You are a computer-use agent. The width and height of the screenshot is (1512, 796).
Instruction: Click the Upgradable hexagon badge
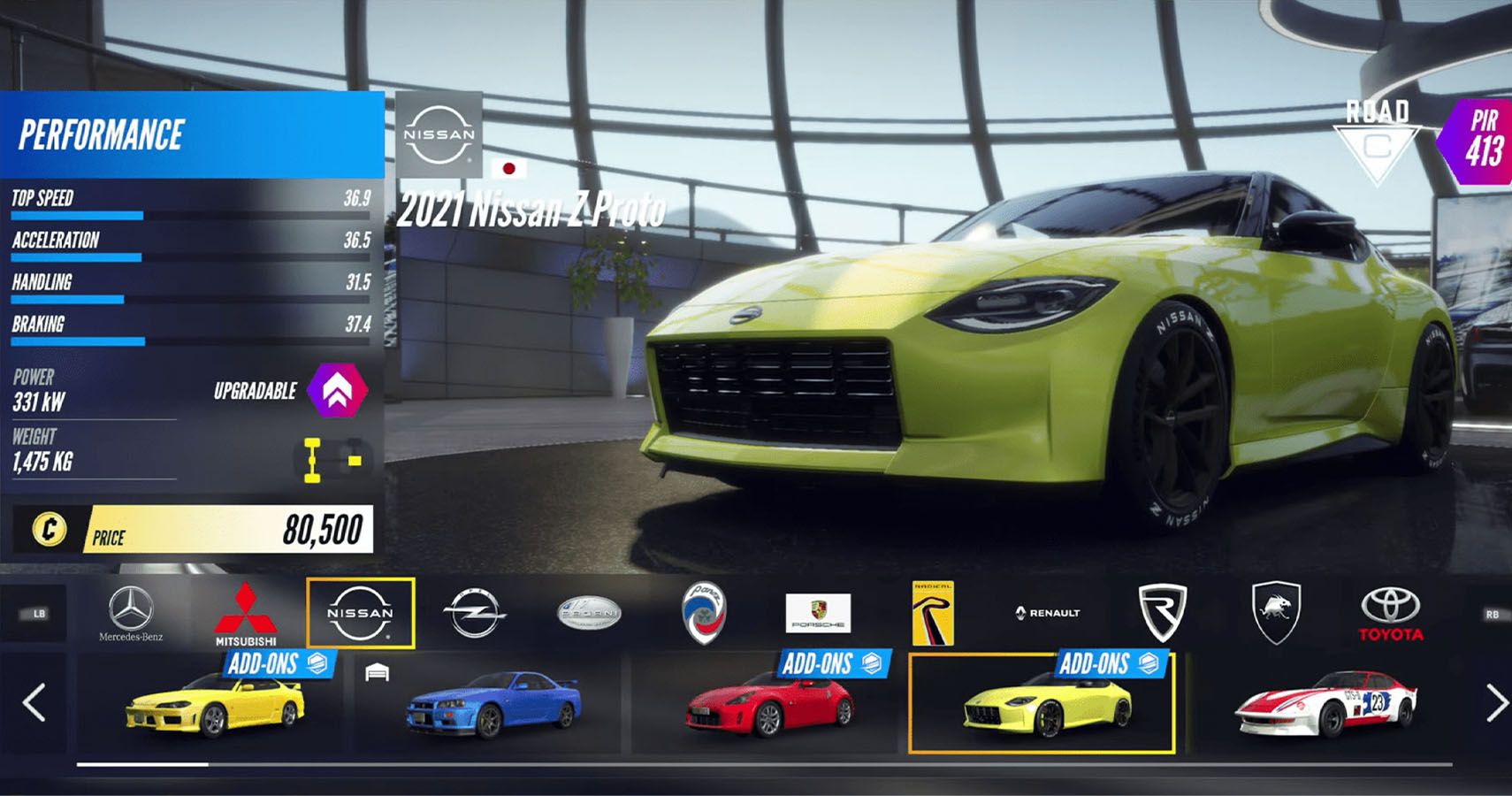coord(336,390)
